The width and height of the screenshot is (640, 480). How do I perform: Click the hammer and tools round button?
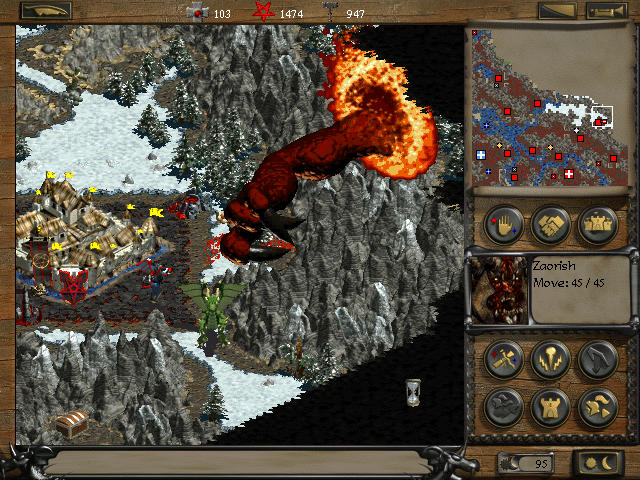pyautogui.click(x=504, y=359)
